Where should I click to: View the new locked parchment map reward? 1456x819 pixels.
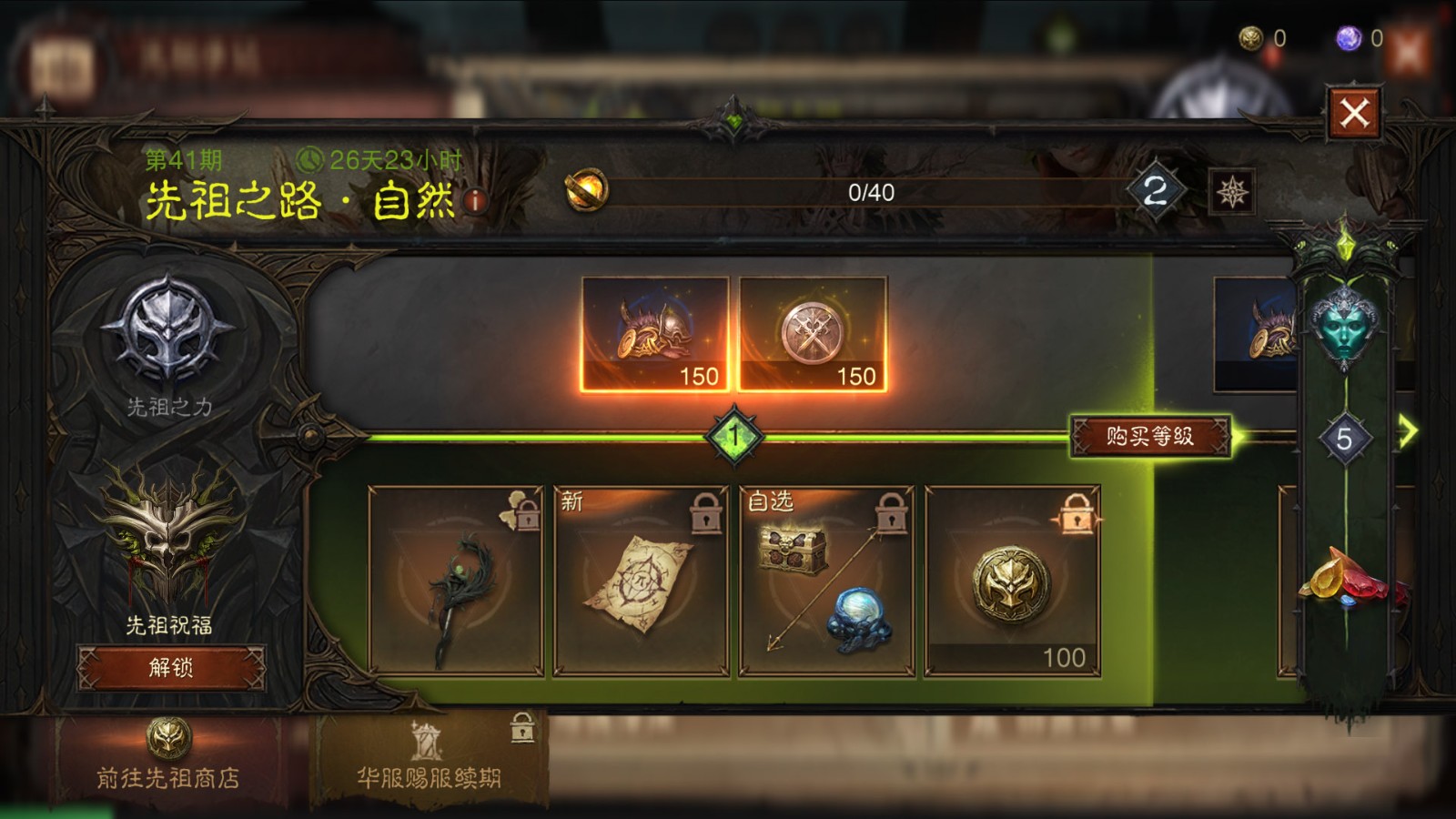click(642, 581)
